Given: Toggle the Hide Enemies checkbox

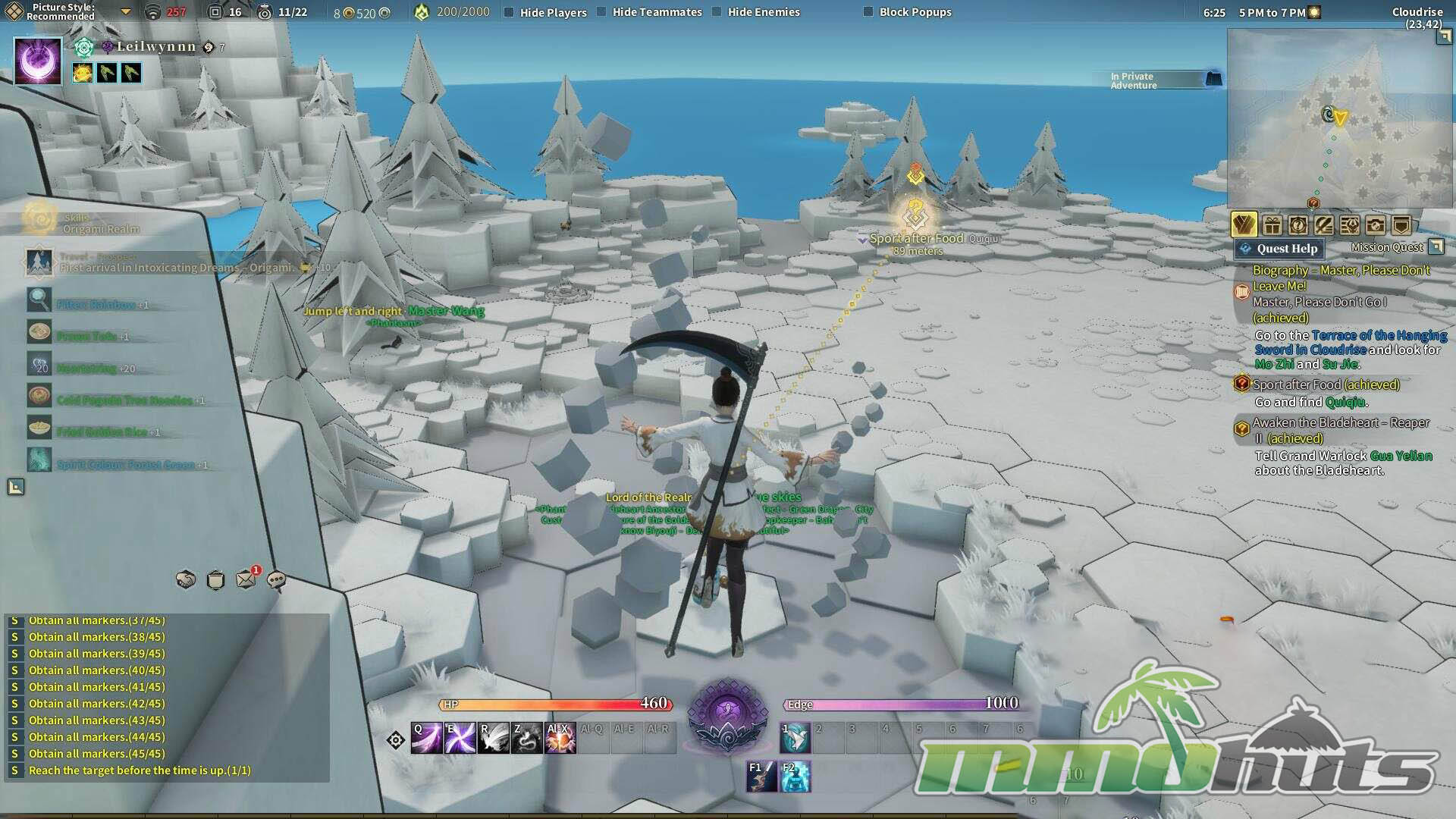Looking at the screenshot, I should 717,12.
